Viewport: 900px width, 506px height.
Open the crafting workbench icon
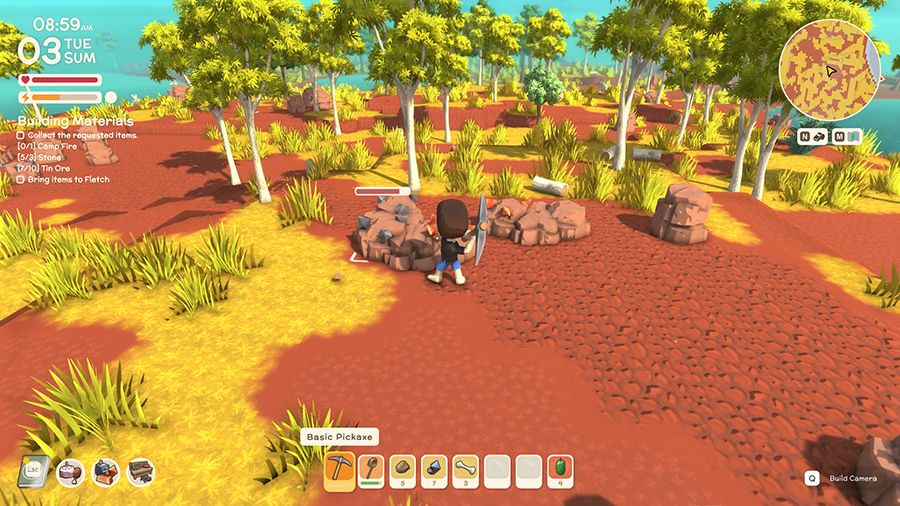(140, 472)
